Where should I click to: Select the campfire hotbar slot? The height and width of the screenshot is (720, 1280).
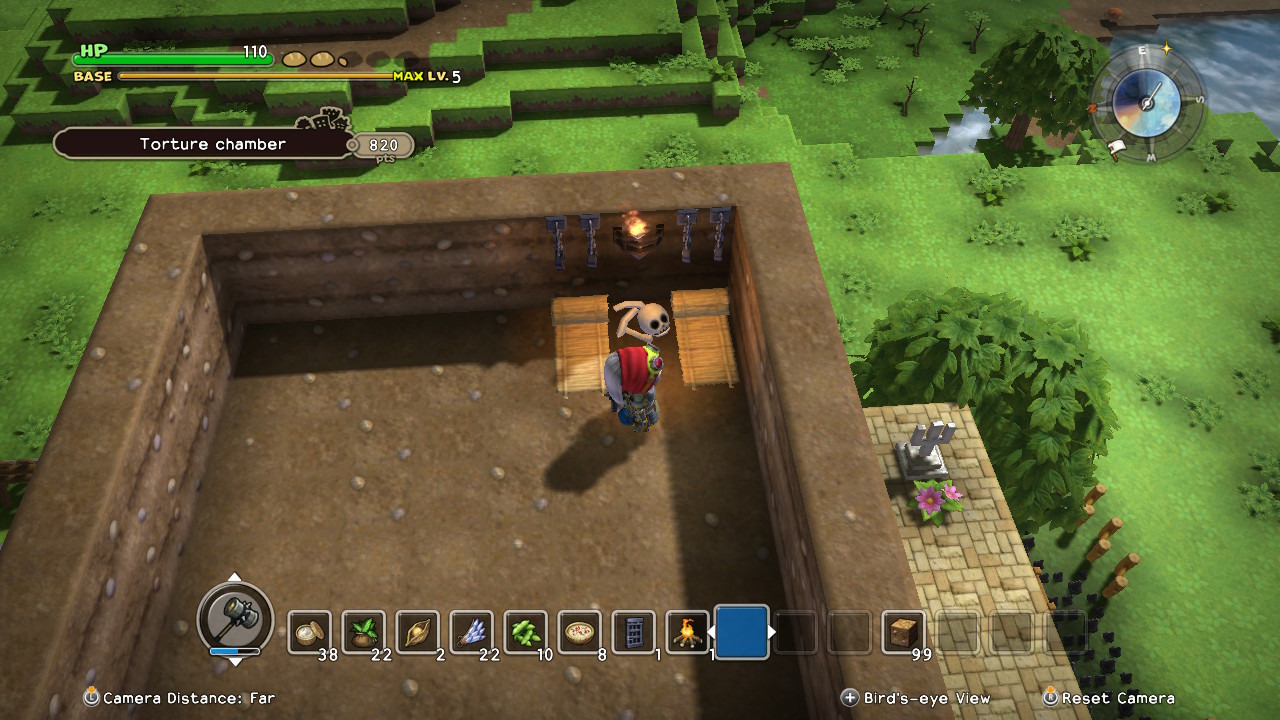pyautogui.click(x=688, y=632)
